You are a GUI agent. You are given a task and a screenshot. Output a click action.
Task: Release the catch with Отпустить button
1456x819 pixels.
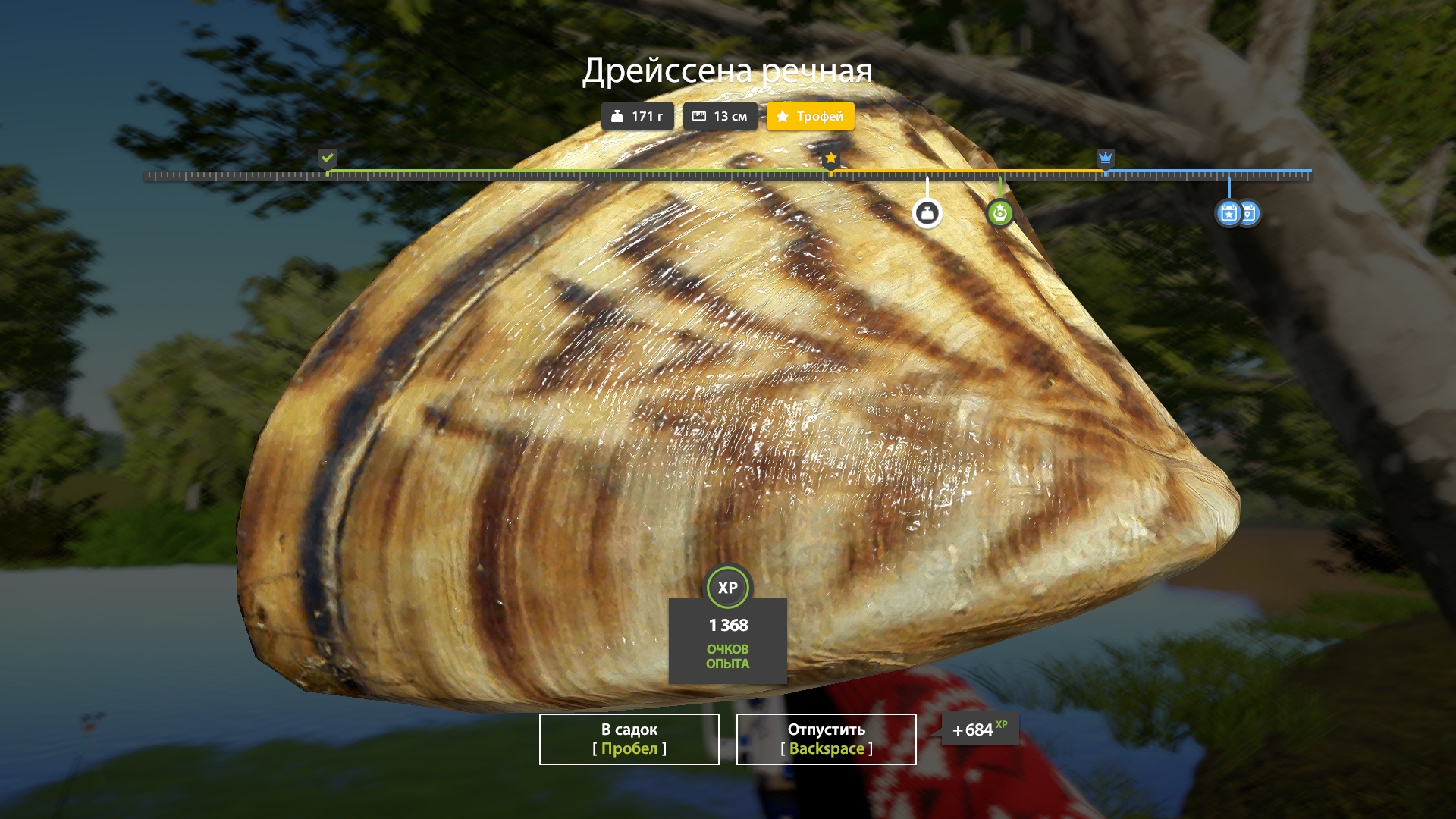click(x=826, y=739)
